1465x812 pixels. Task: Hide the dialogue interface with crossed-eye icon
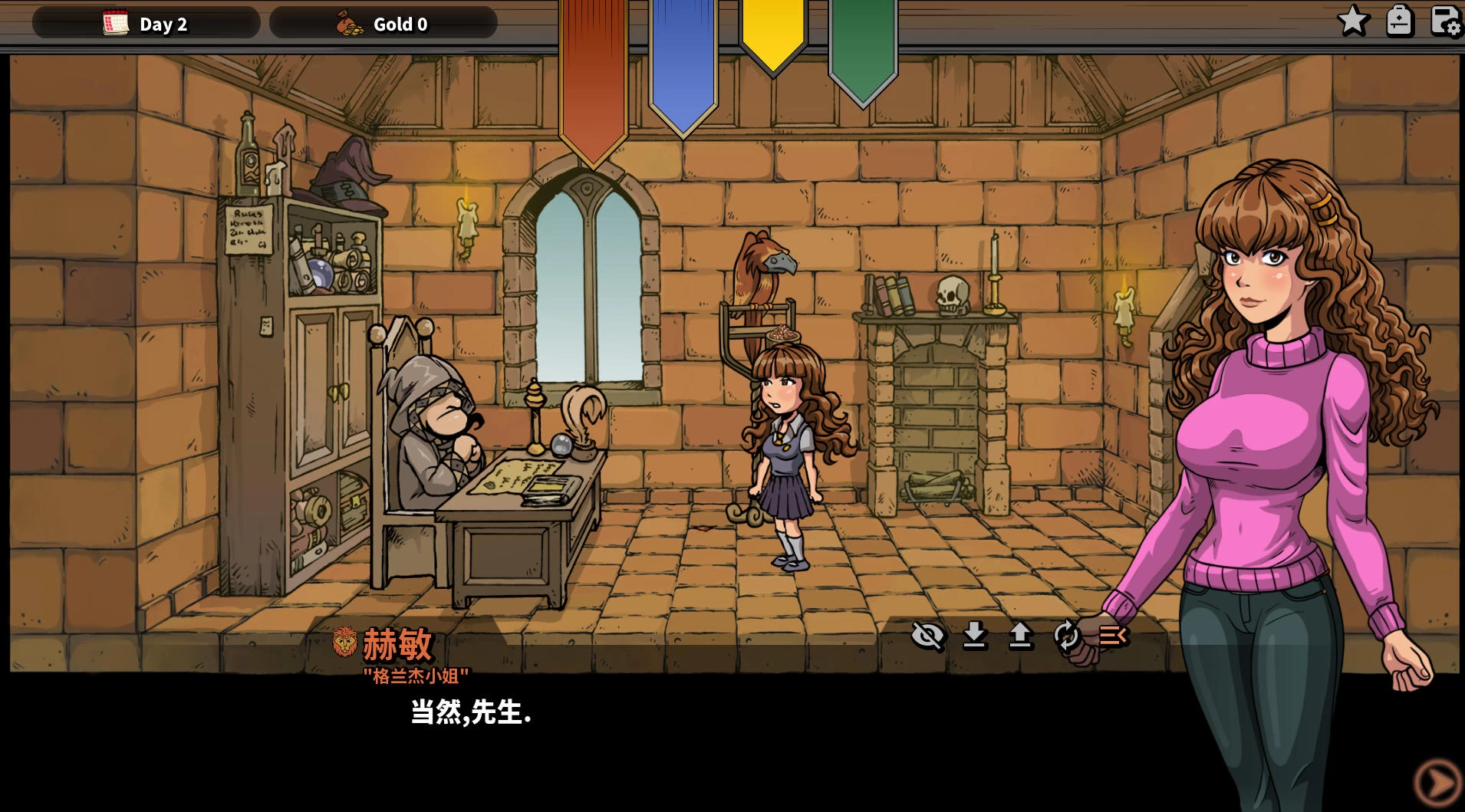tap(927, 636)
